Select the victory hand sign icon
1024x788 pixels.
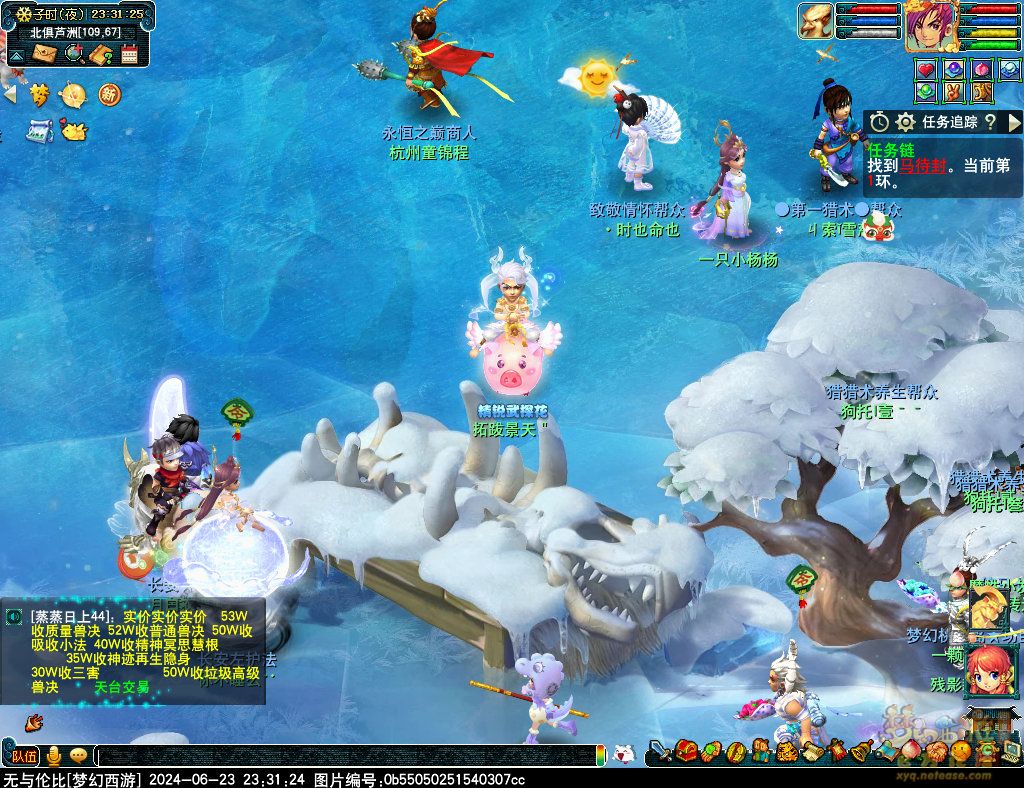(x=954, y=92)
